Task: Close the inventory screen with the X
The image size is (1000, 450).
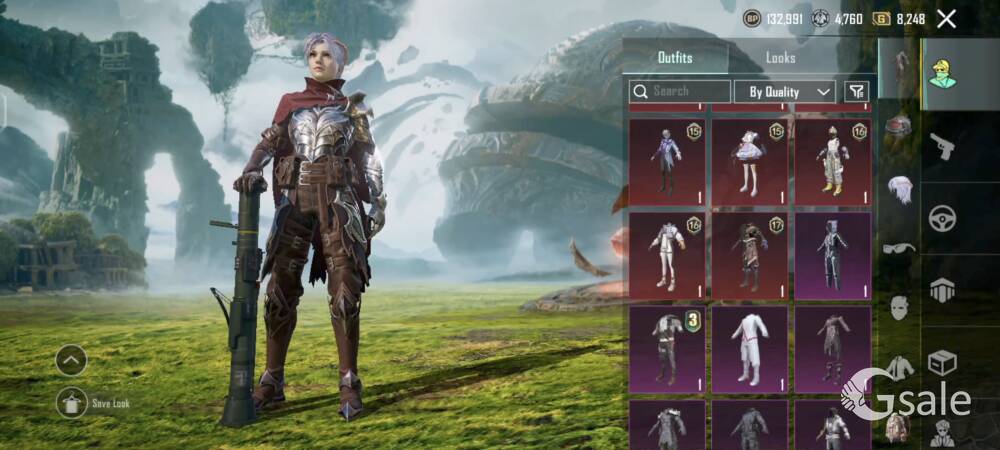Action: 946,18
